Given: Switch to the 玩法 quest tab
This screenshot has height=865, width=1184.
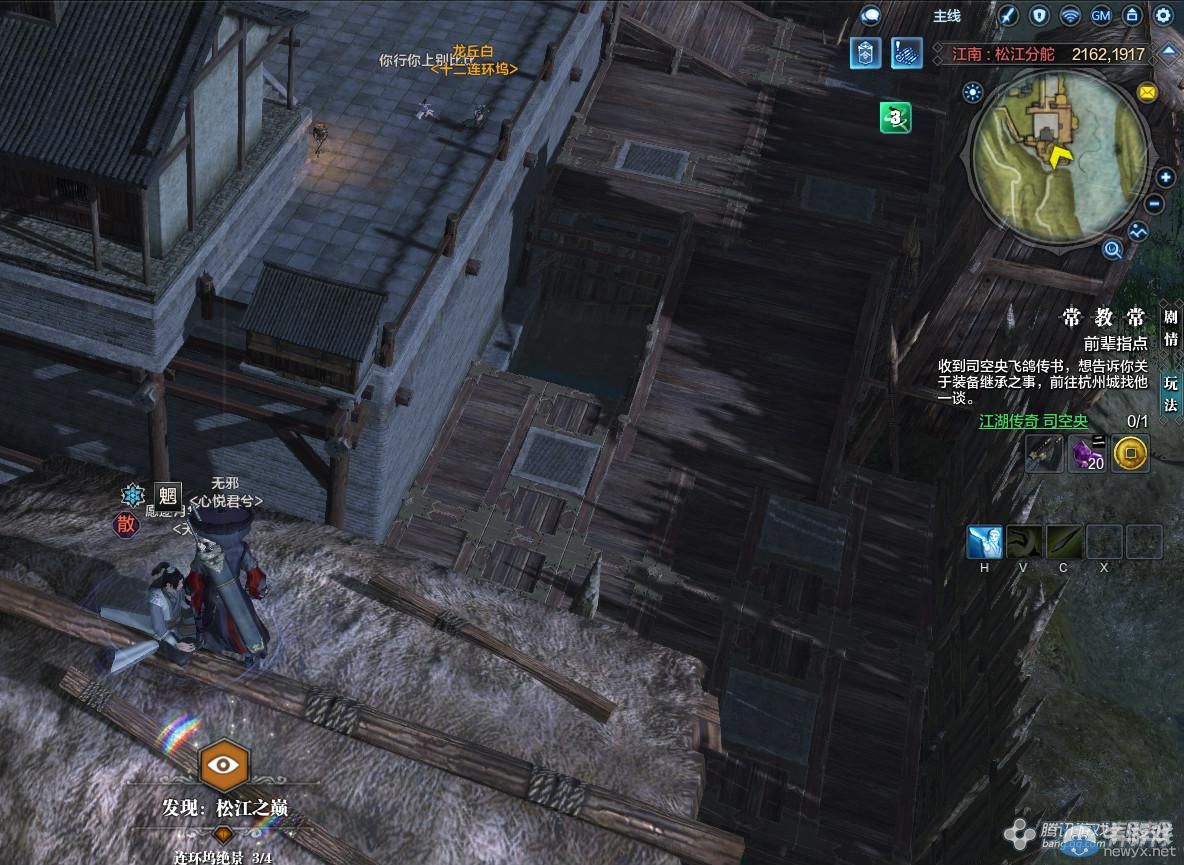Looking at the screenshot, I should [x=1170, y=393].
